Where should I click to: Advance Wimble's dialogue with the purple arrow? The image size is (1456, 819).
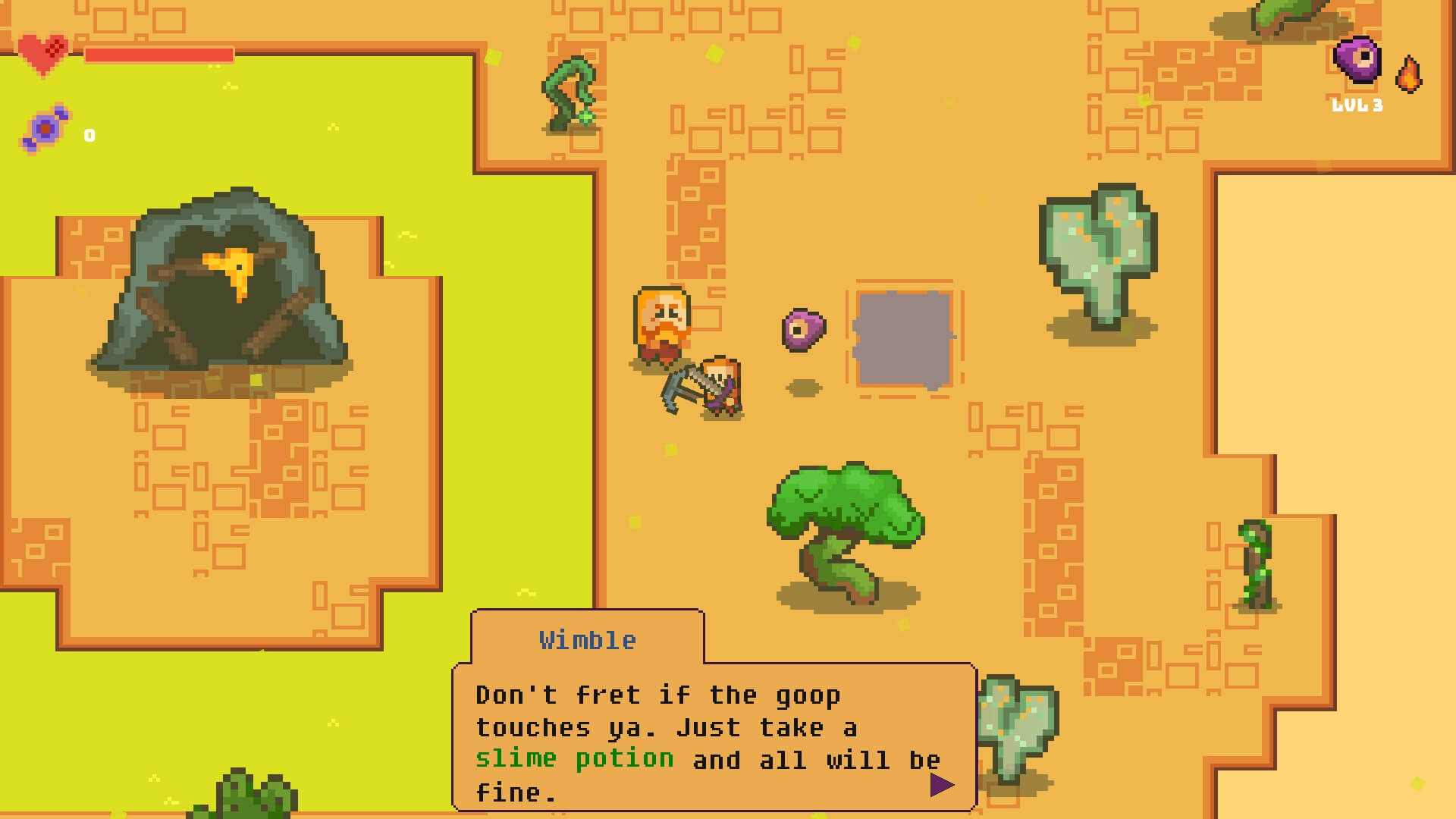click(941, 785)
